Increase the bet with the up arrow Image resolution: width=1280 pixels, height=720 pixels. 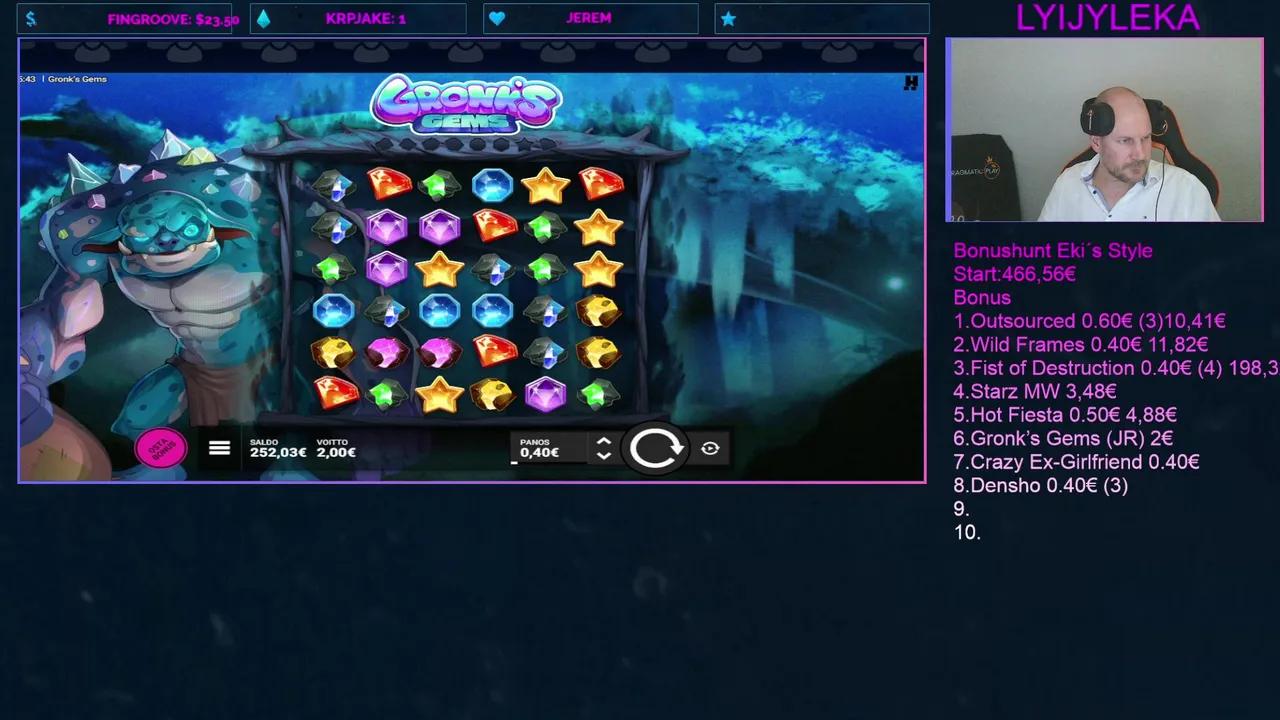coord(603,441)
